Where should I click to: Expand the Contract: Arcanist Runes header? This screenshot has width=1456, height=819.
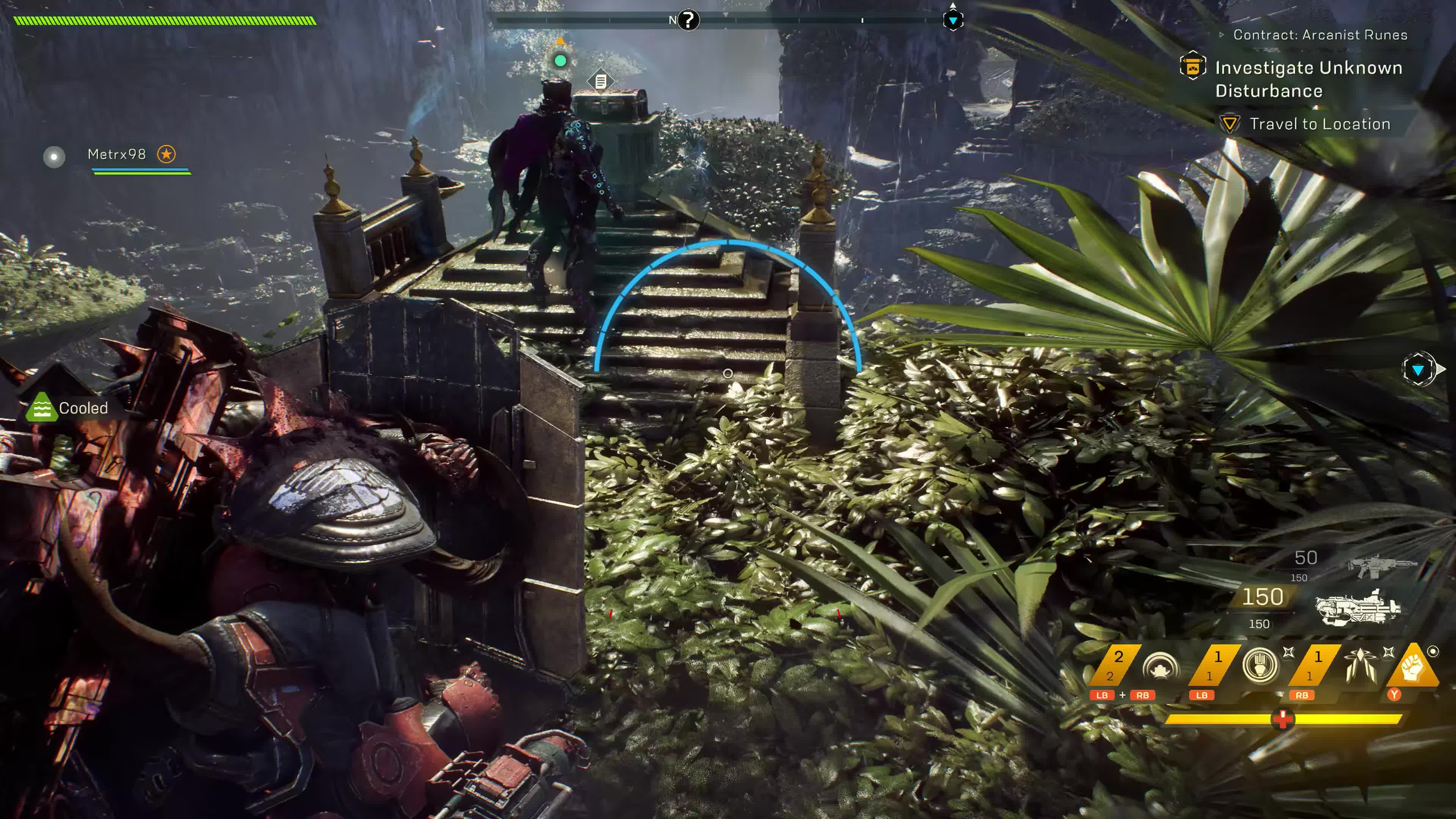(x=1319, y=35)
